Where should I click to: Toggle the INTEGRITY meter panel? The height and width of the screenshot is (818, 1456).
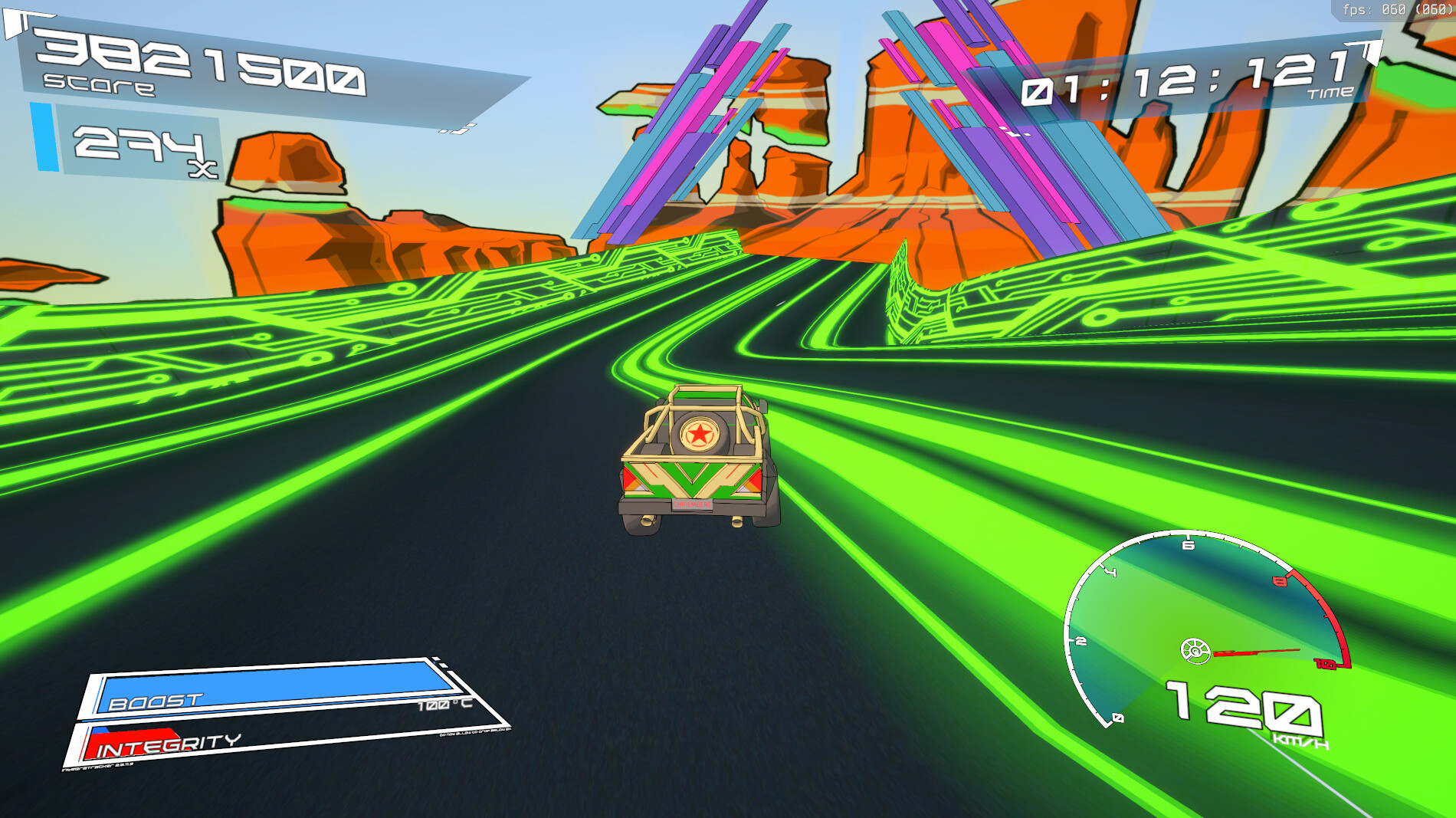tap(169, 744)
